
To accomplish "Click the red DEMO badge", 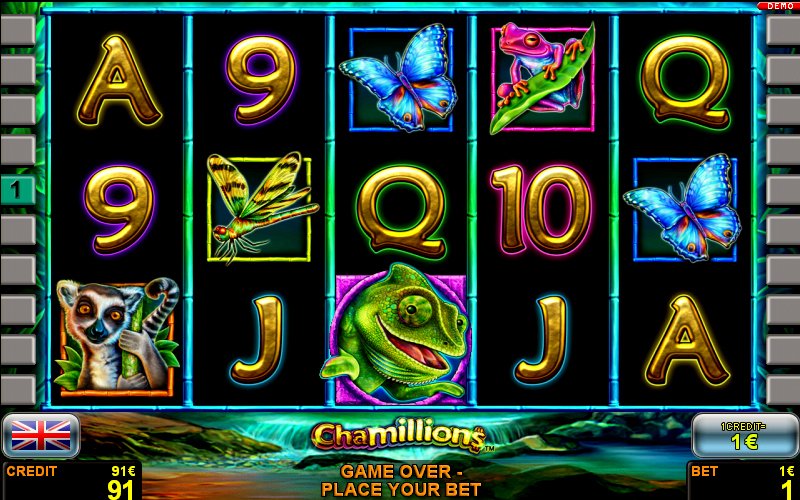I will (x=779, y=6).
